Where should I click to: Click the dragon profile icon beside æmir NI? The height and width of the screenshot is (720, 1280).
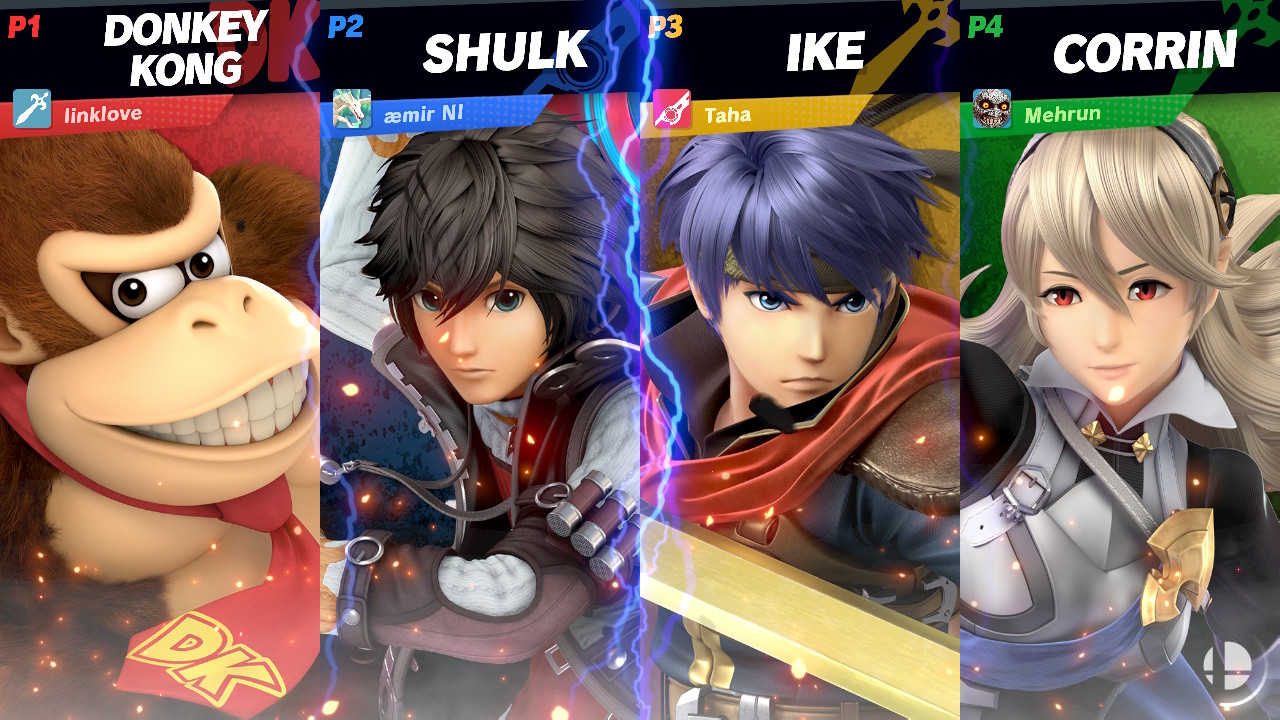(x=352, y=109)
